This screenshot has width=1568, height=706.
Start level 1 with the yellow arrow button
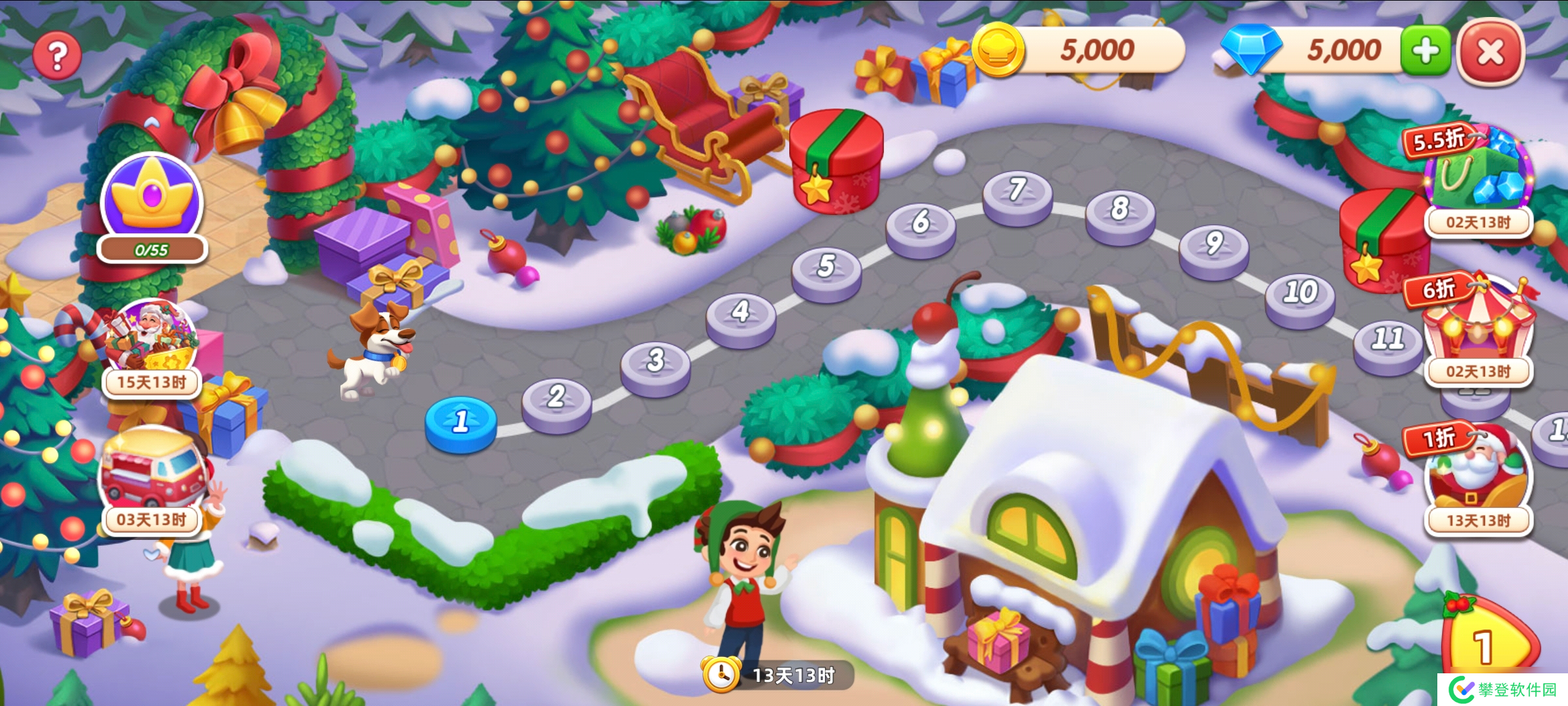pyautogui.click(x=1490, y=644)
